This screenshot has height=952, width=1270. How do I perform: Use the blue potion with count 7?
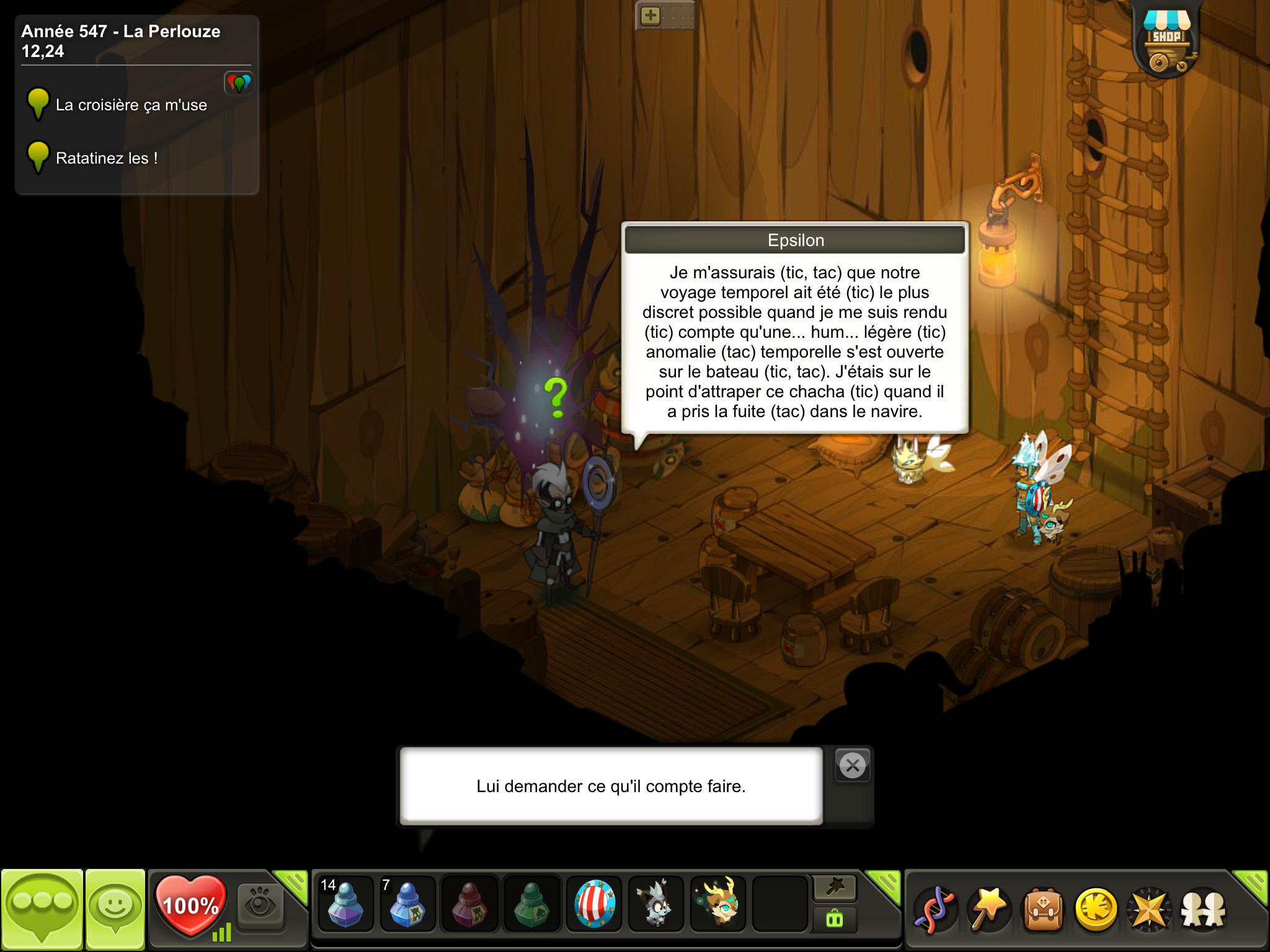click(407, 906)
